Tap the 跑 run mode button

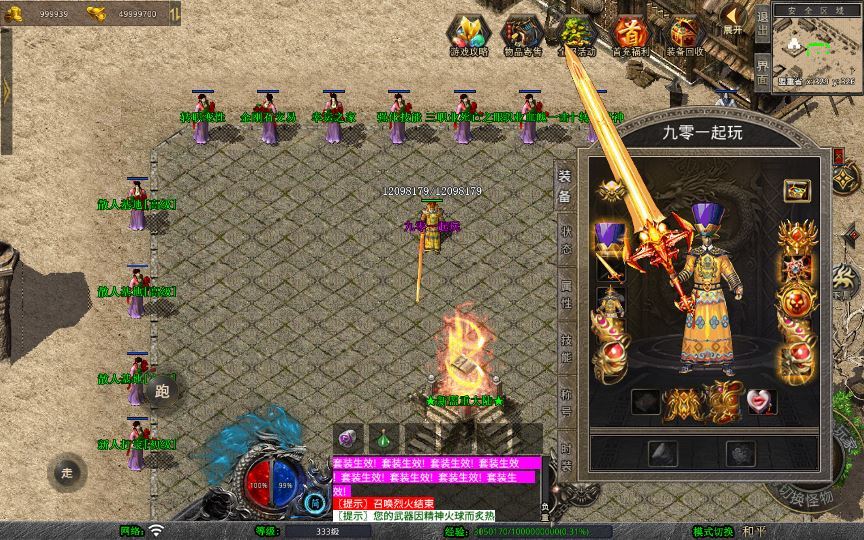pyautogui.click(x=162, y=391)
